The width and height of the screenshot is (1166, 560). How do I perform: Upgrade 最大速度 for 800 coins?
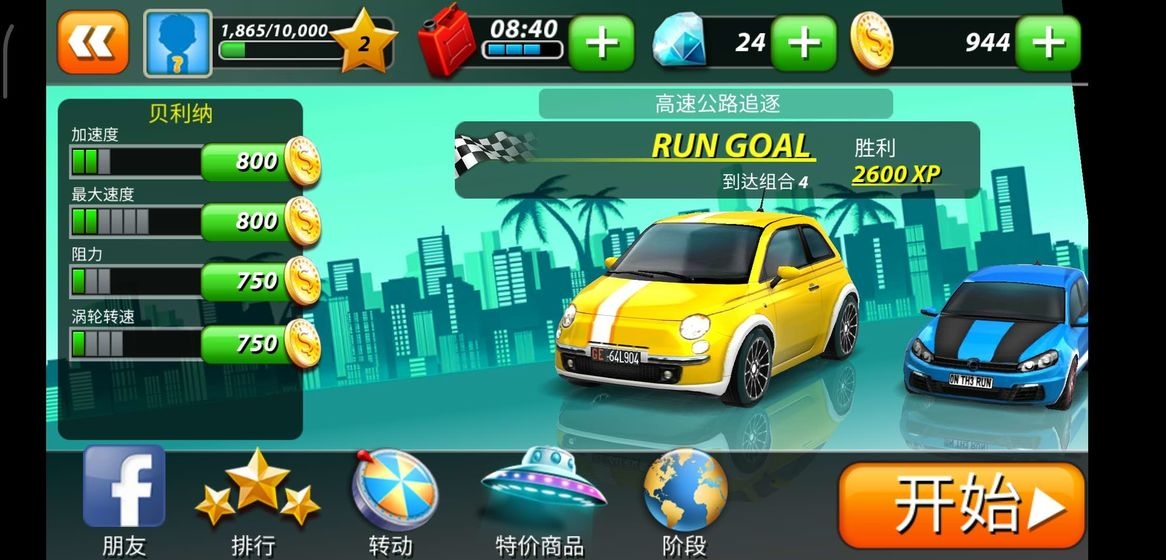click(260, 221)
